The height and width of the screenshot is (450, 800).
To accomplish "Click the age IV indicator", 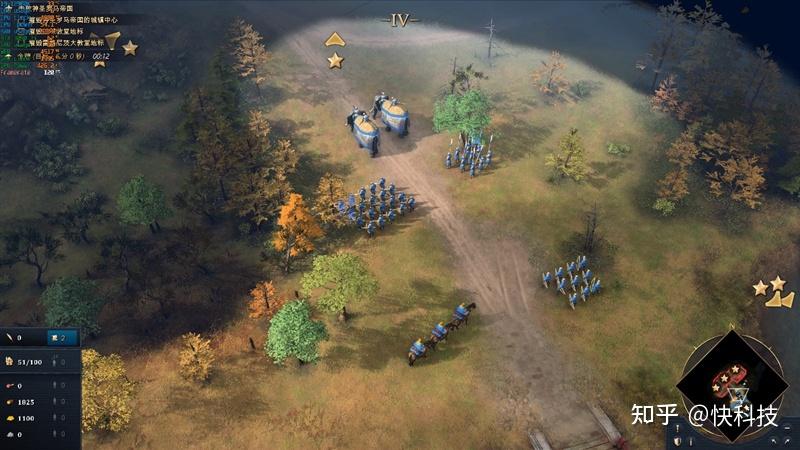I will click(399, 19).
